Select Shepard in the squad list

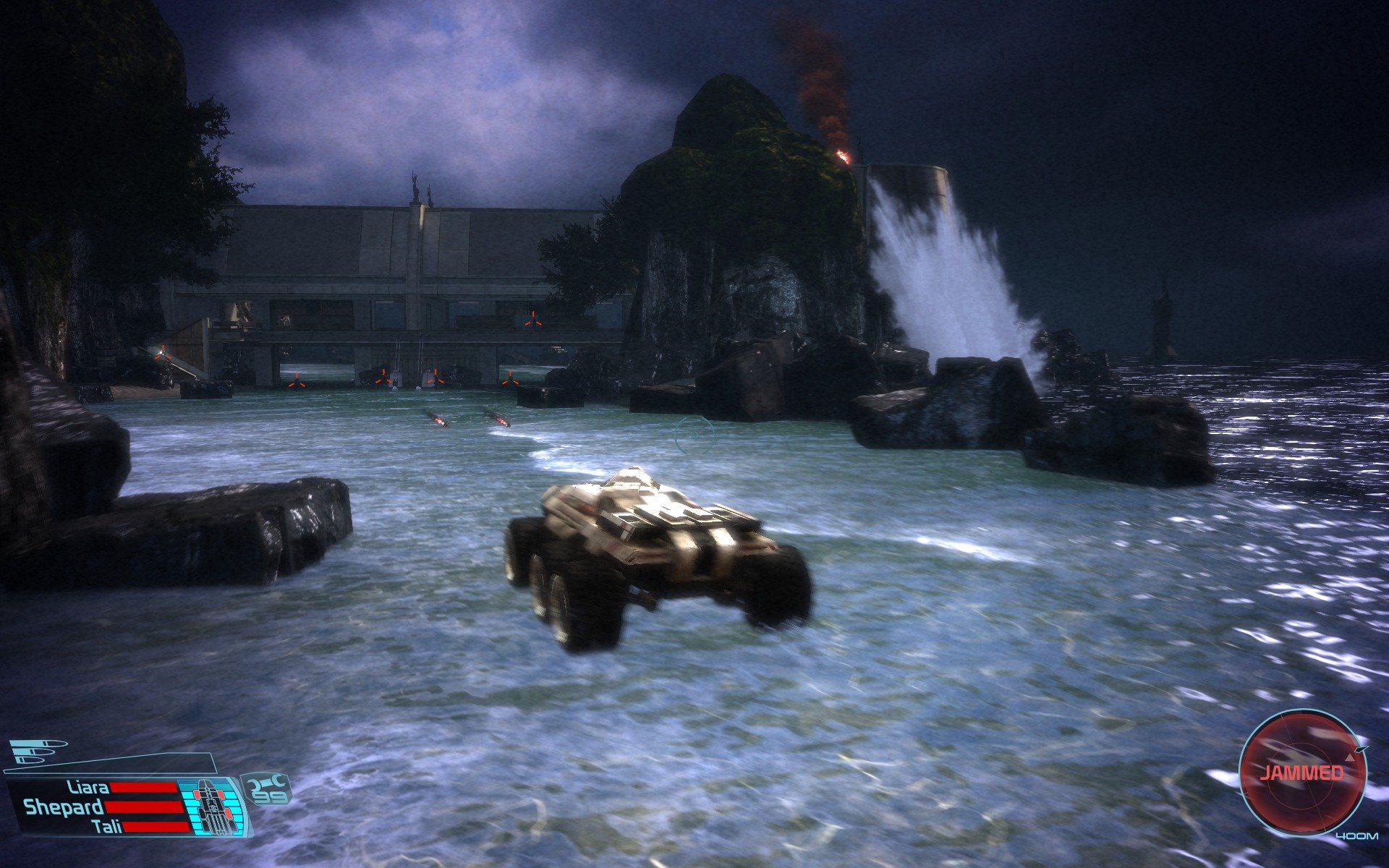point(64,807)
